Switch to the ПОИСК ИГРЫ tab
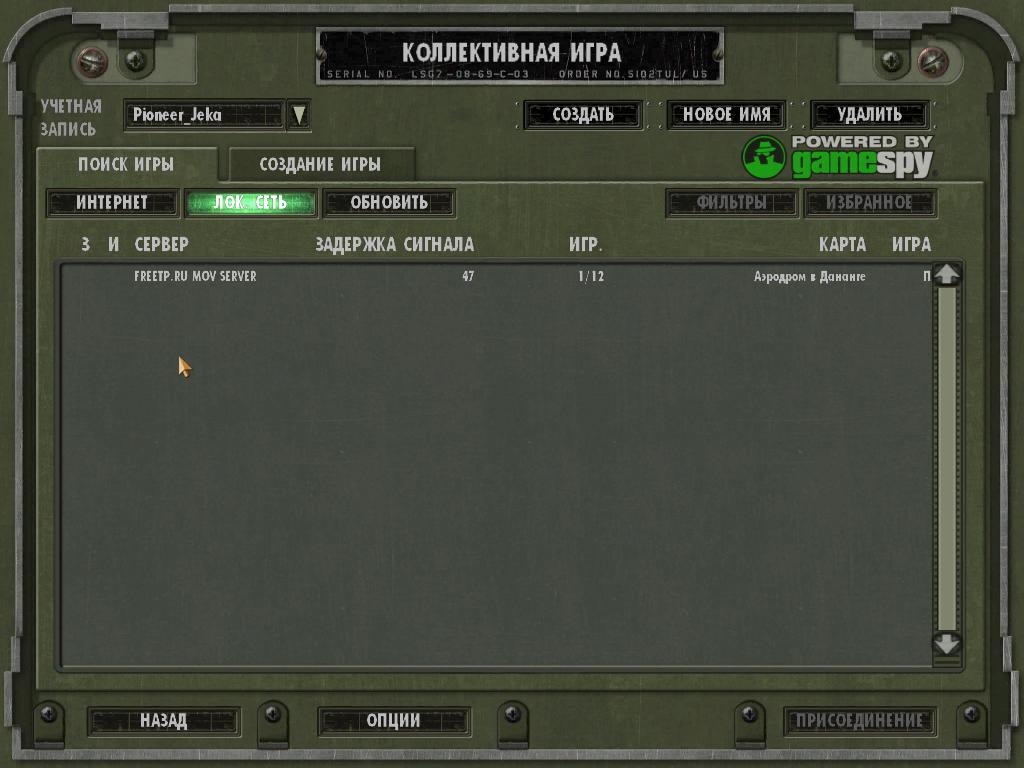Viewport: 1024px width, 768px height. [126, 165]
